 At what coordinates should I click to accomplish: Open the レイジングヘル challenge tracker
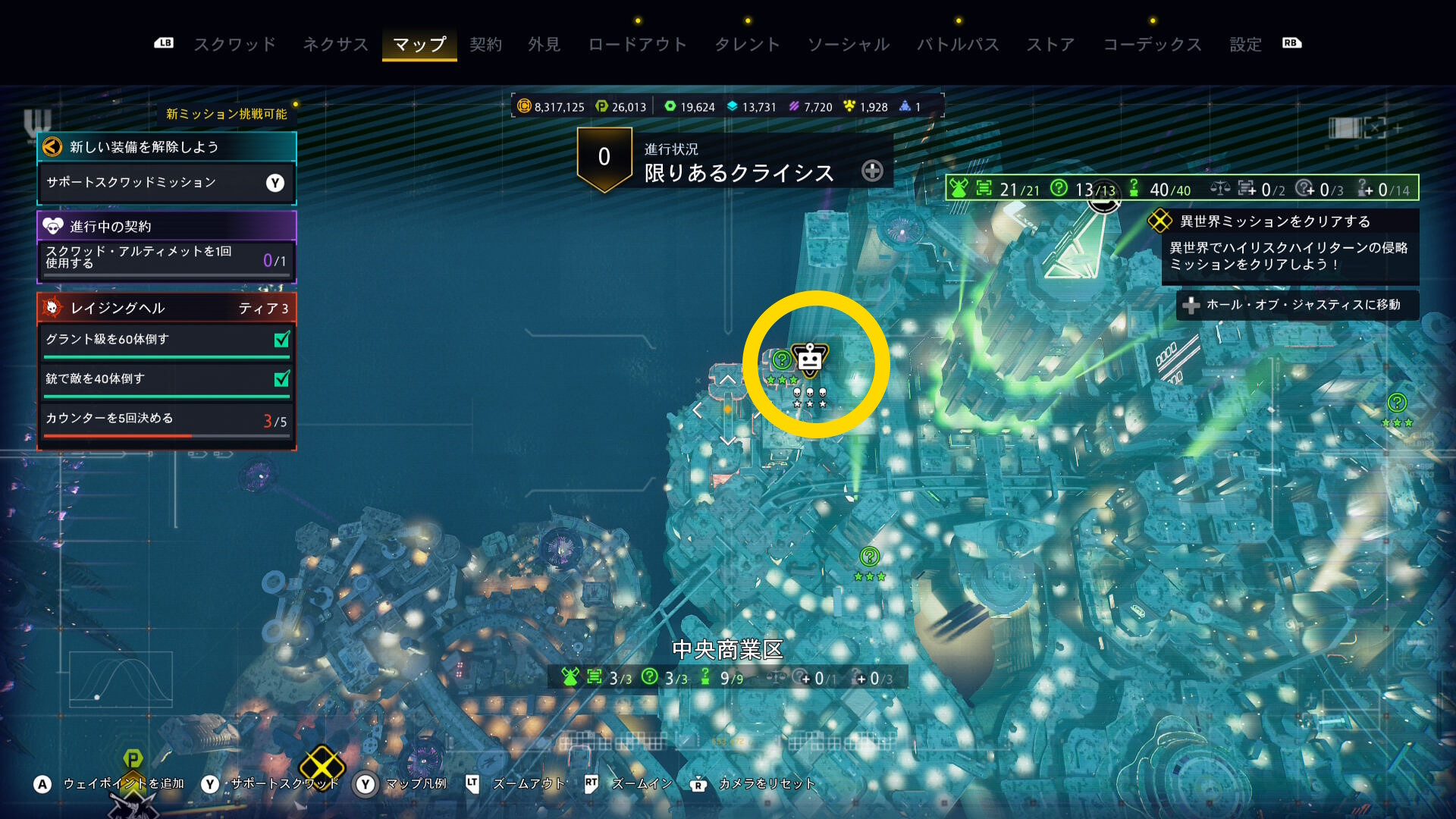point(166,308)
